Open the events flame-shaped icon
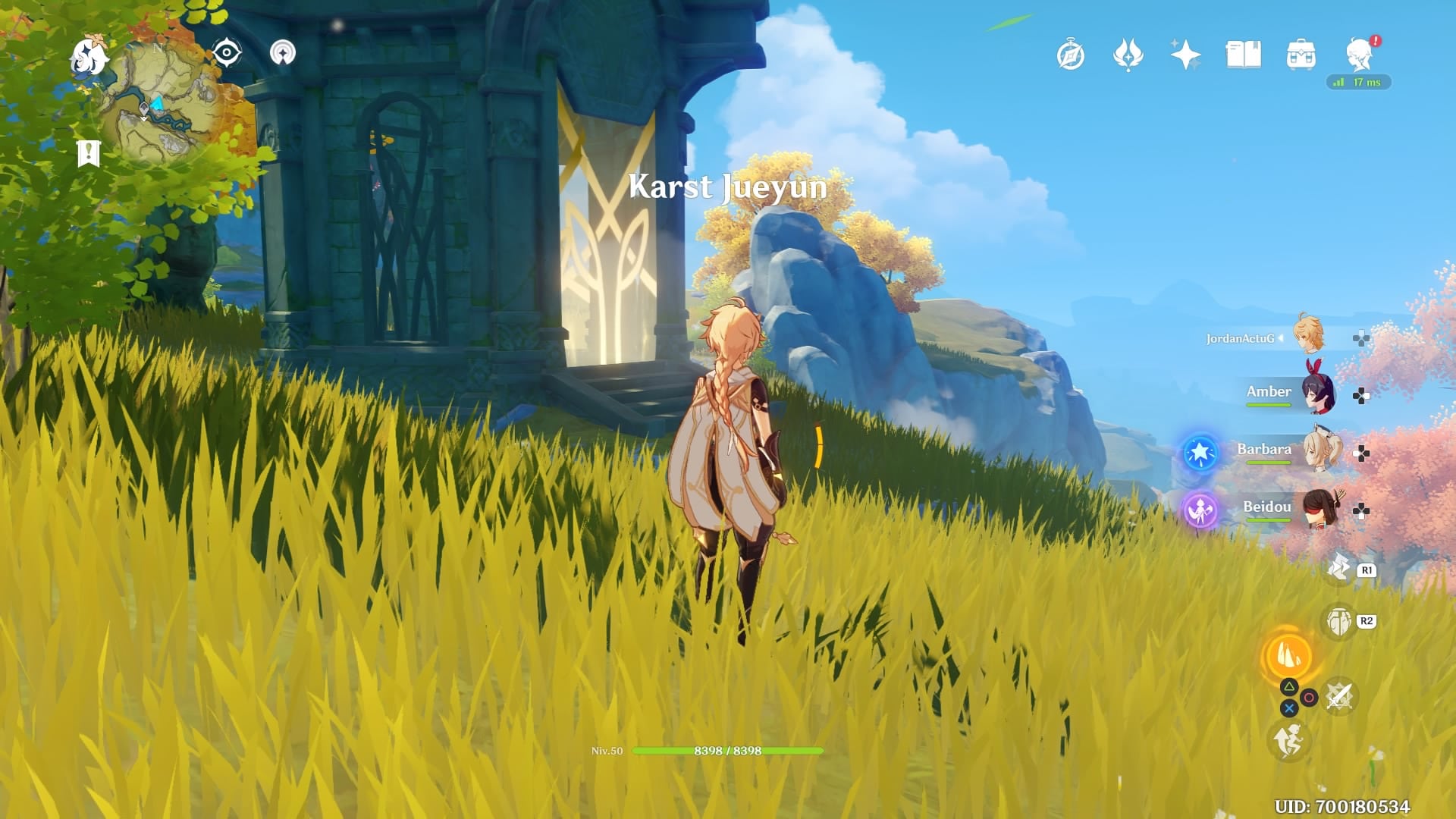1456x819 pixels. tap(1128, 55)
